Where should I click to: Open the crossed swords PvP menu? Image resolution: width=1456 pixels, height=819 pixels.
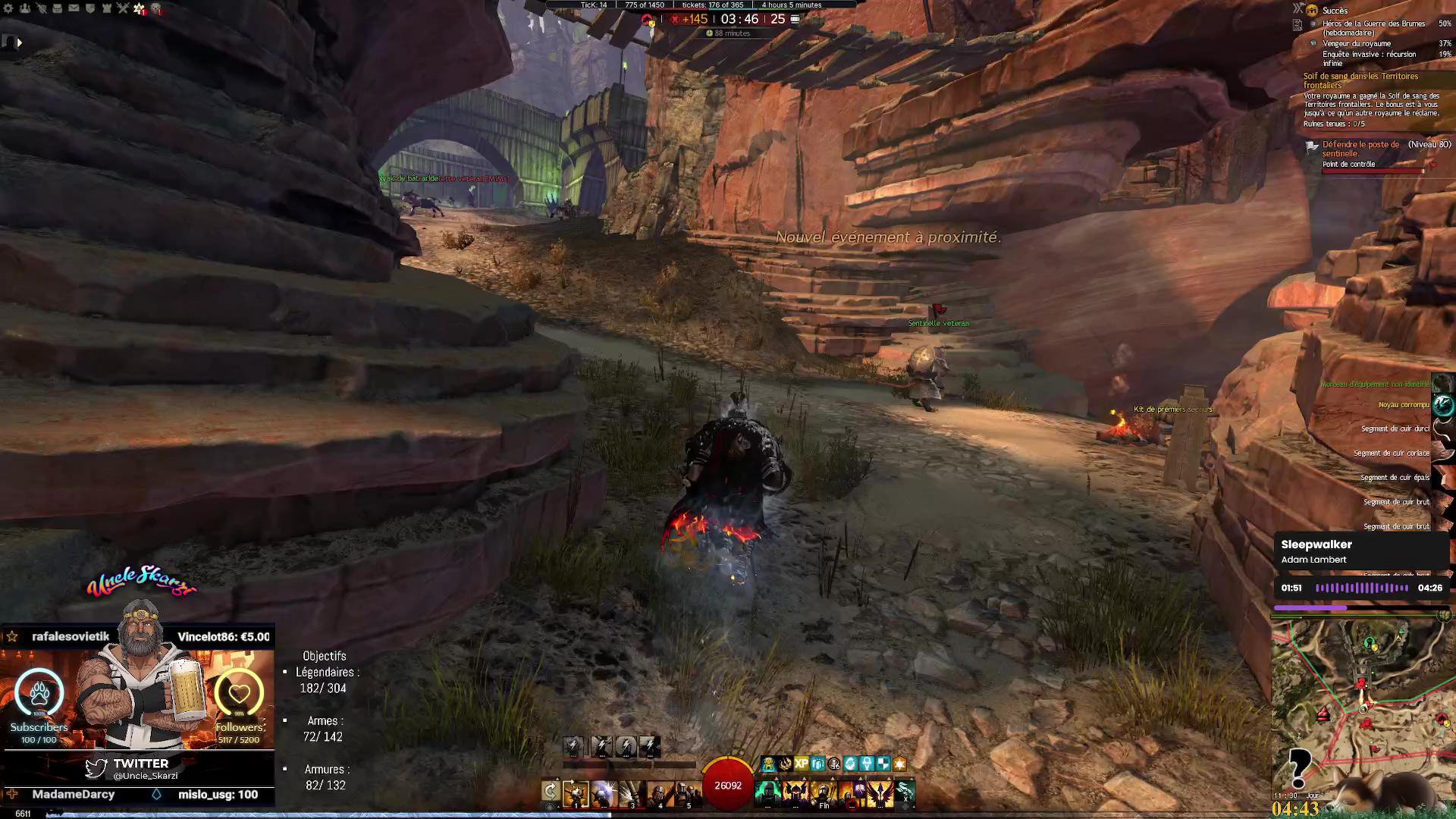coord(123,8)
